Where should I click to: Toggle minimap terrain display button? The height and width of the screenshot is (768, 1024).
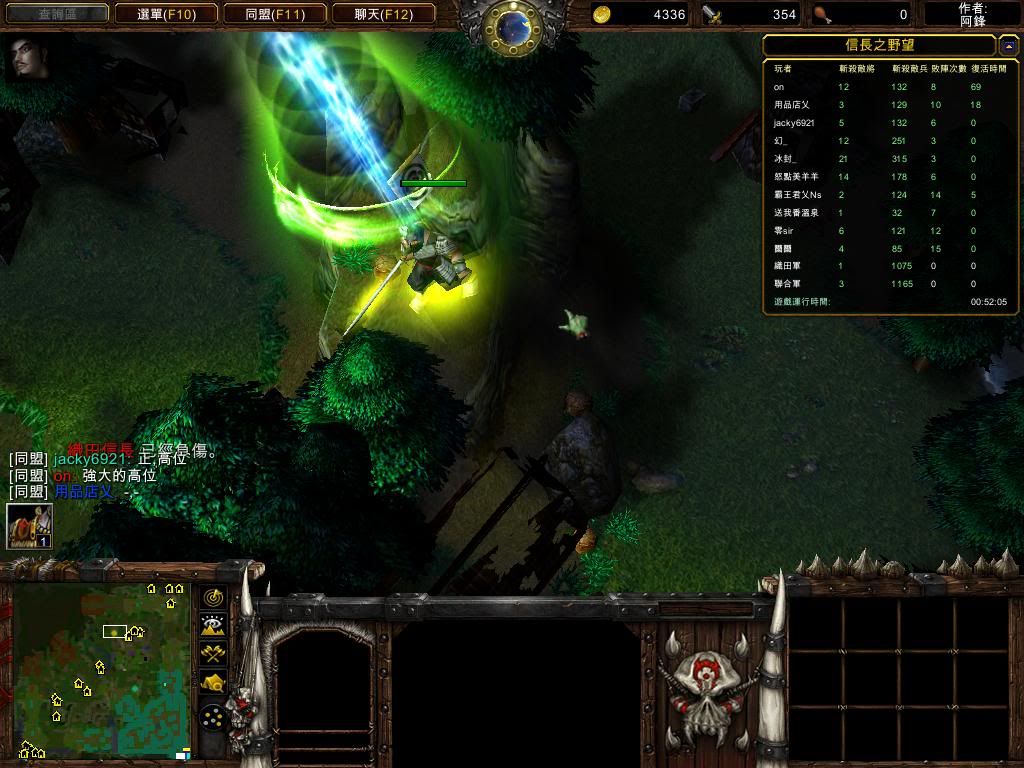[213, 626]
